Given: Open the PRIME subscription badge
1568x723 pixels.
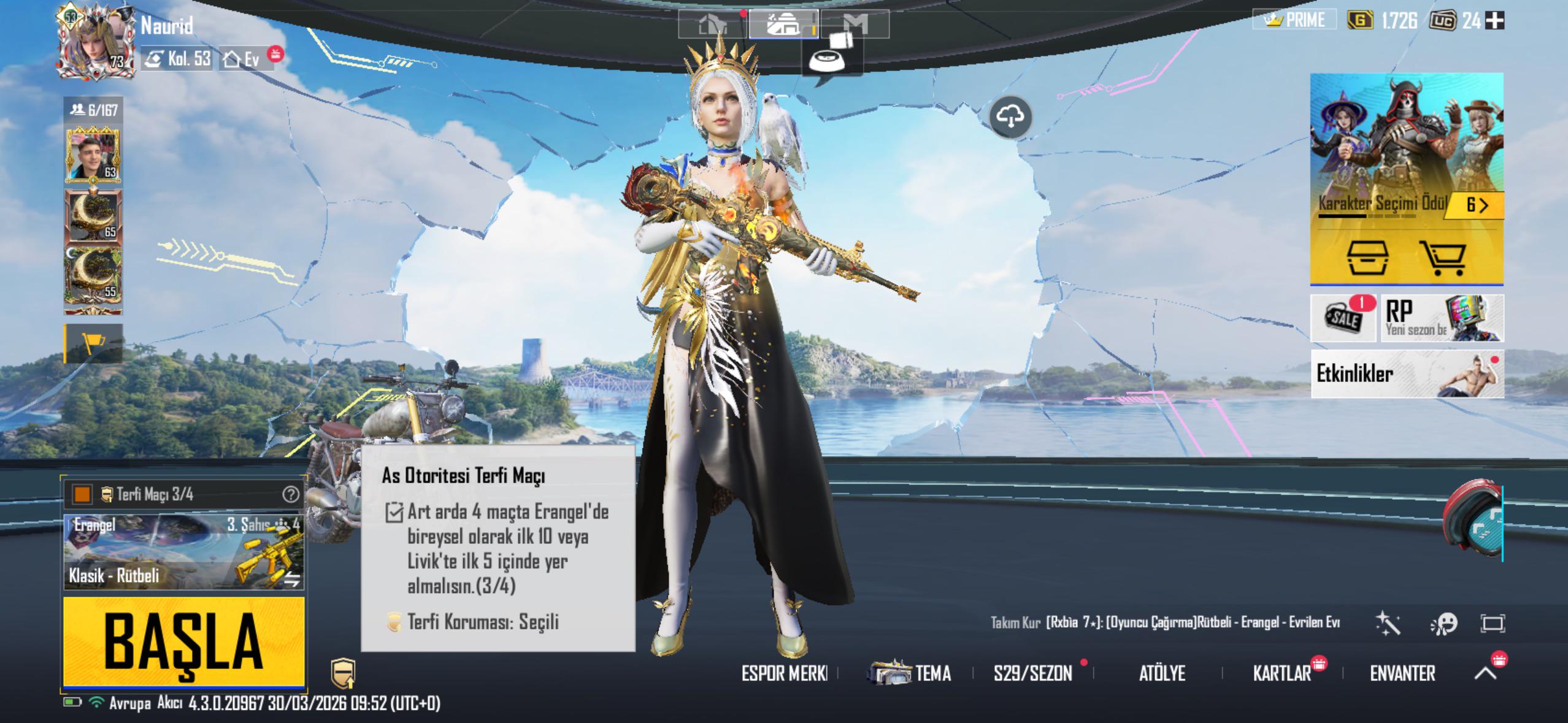Looking at the screenshot, I should [x=1294, y=20].
